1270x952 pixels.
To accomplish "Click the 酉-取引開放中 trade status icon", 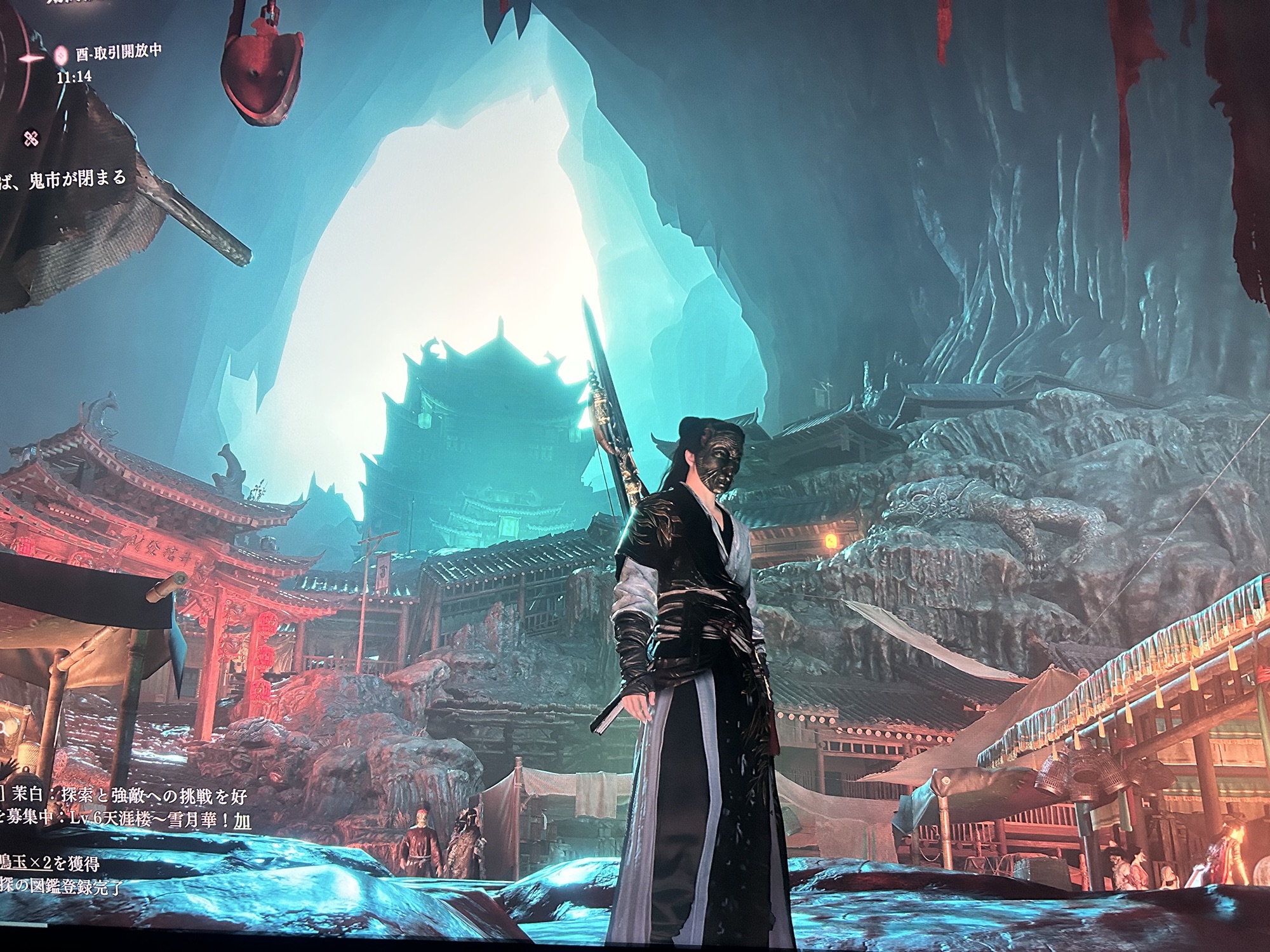I will (x=62, y=55).
